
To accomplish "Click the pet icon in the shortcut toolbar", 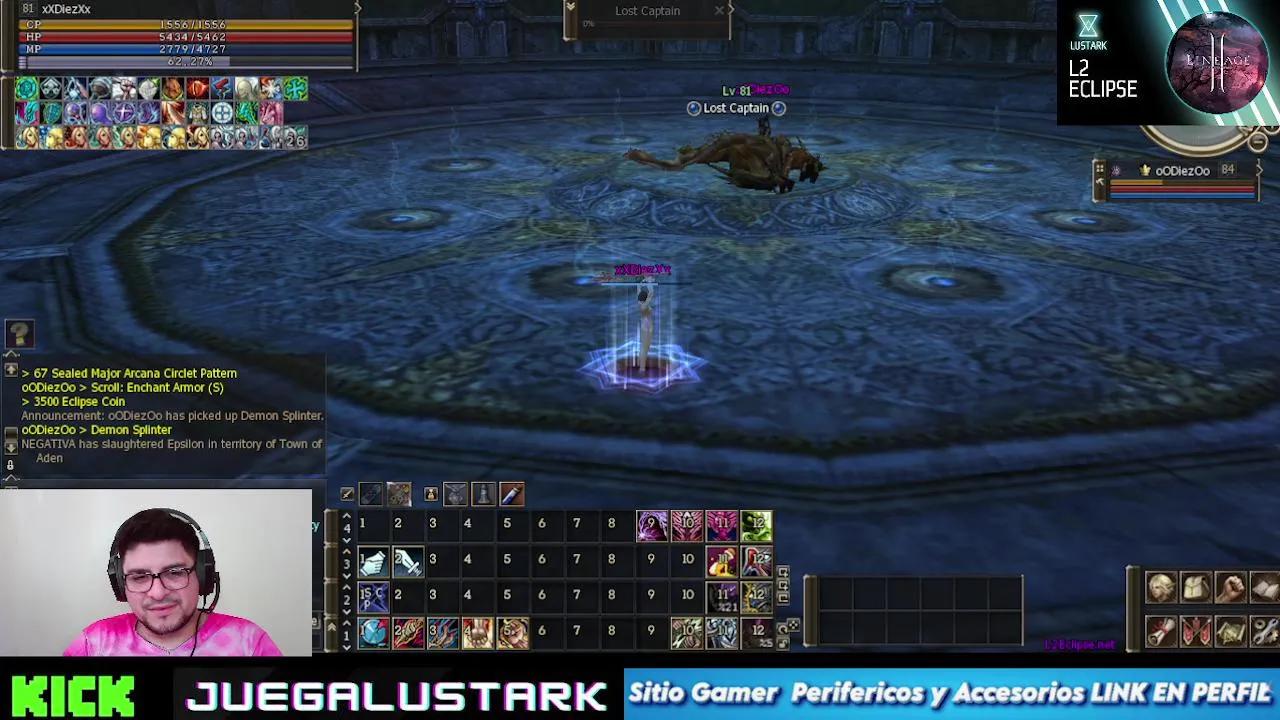I will [x=430, y=494].
